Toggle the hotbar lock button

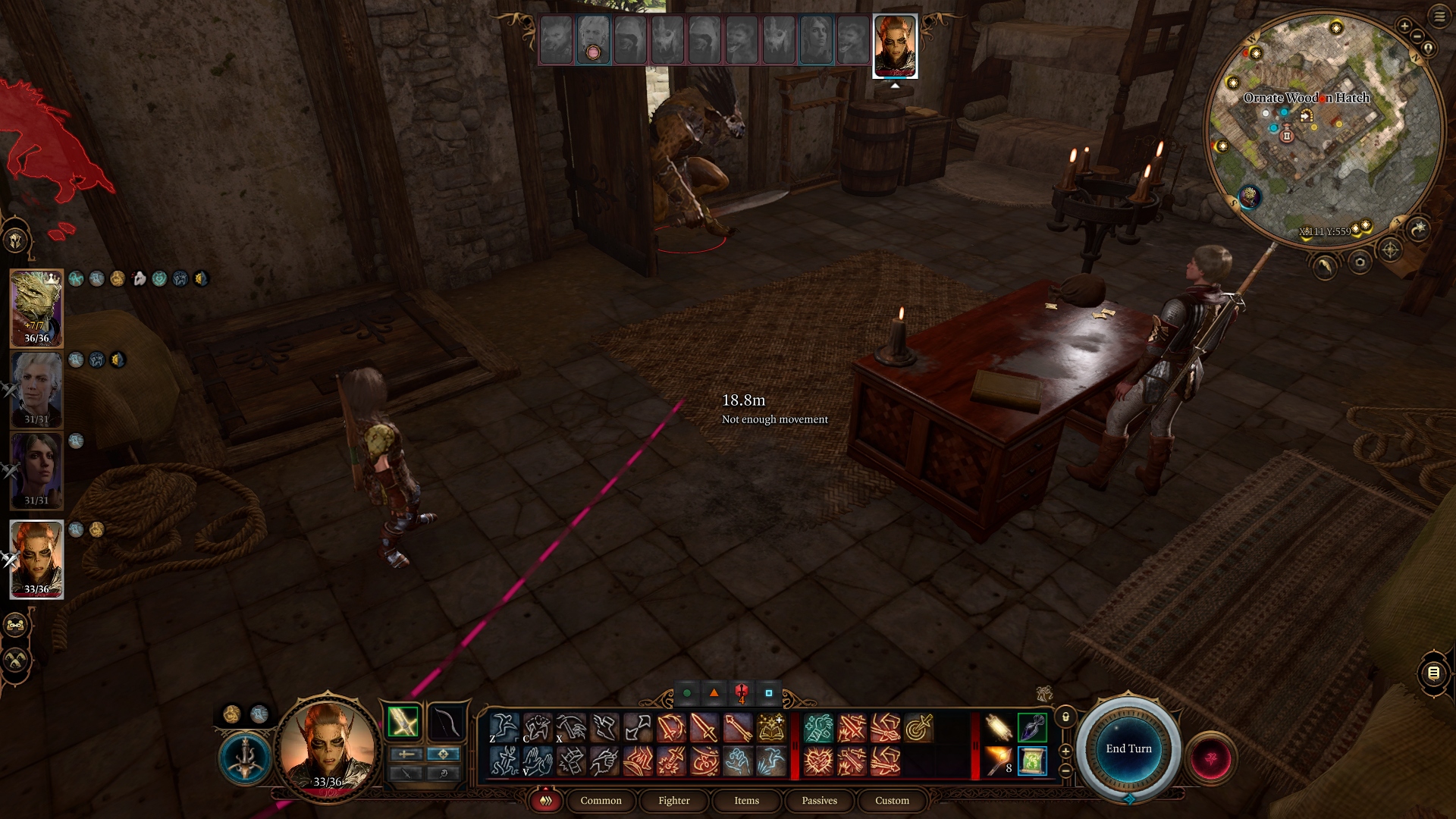tap(1065, 717)
